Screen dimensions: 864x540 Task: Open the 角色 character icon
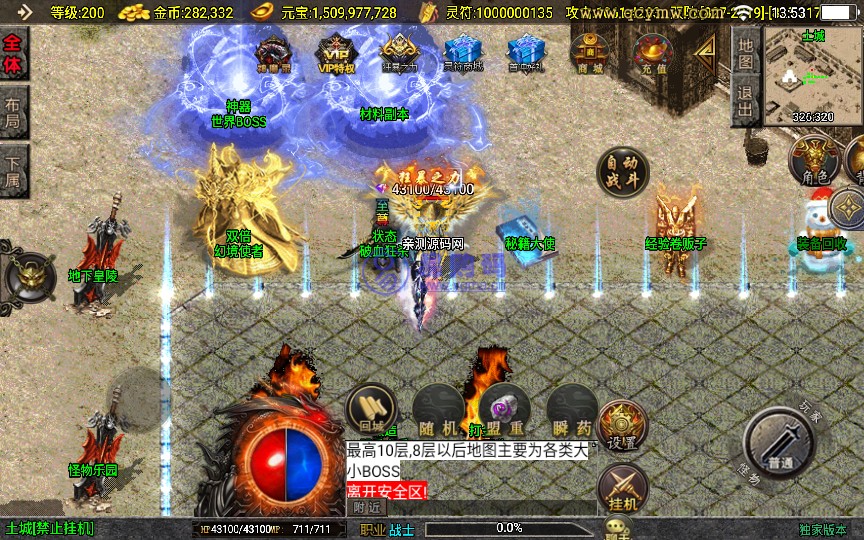[x=814, y=160]
